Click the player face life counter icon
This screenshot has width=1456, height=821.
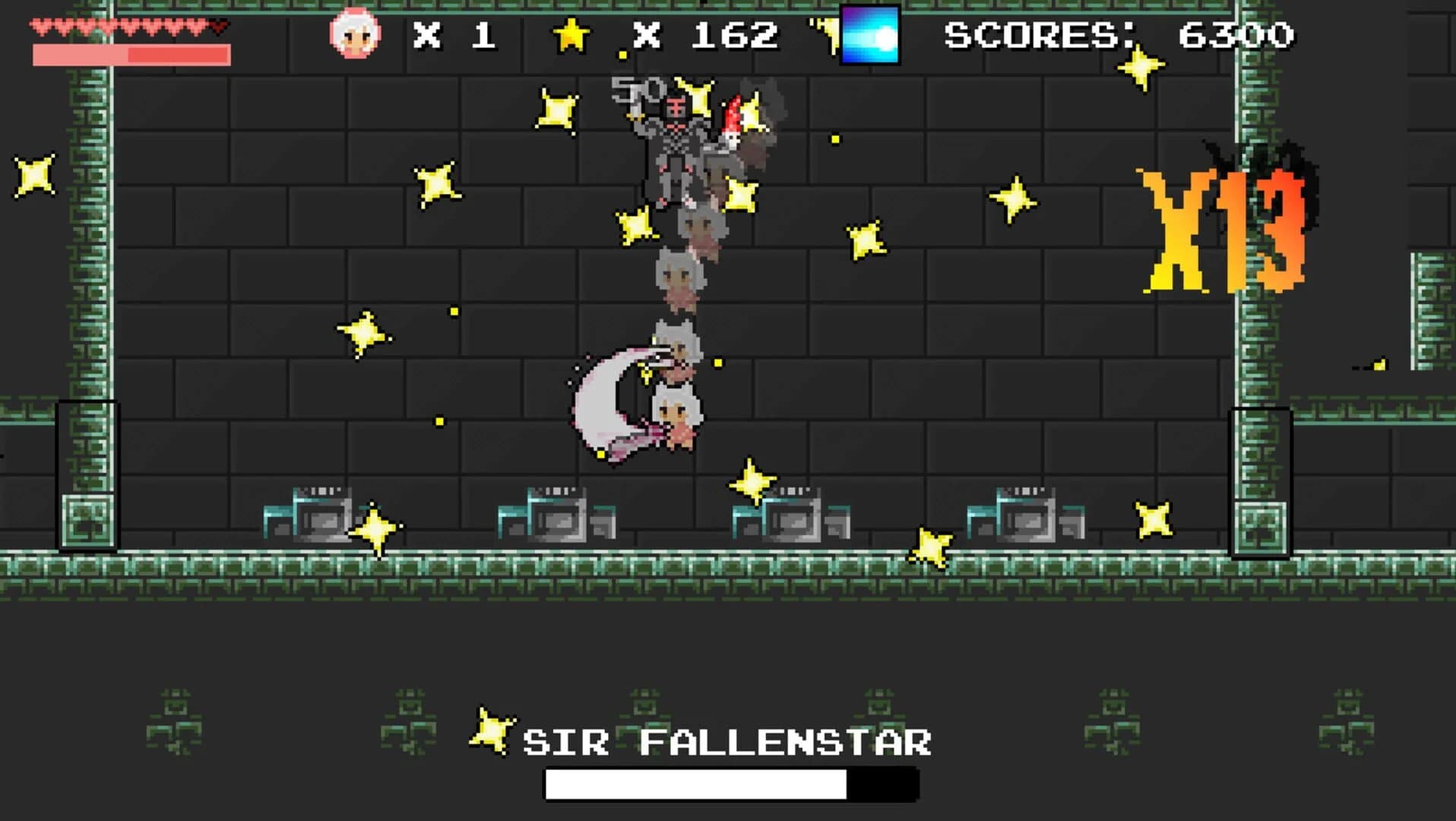click(354, 33)
